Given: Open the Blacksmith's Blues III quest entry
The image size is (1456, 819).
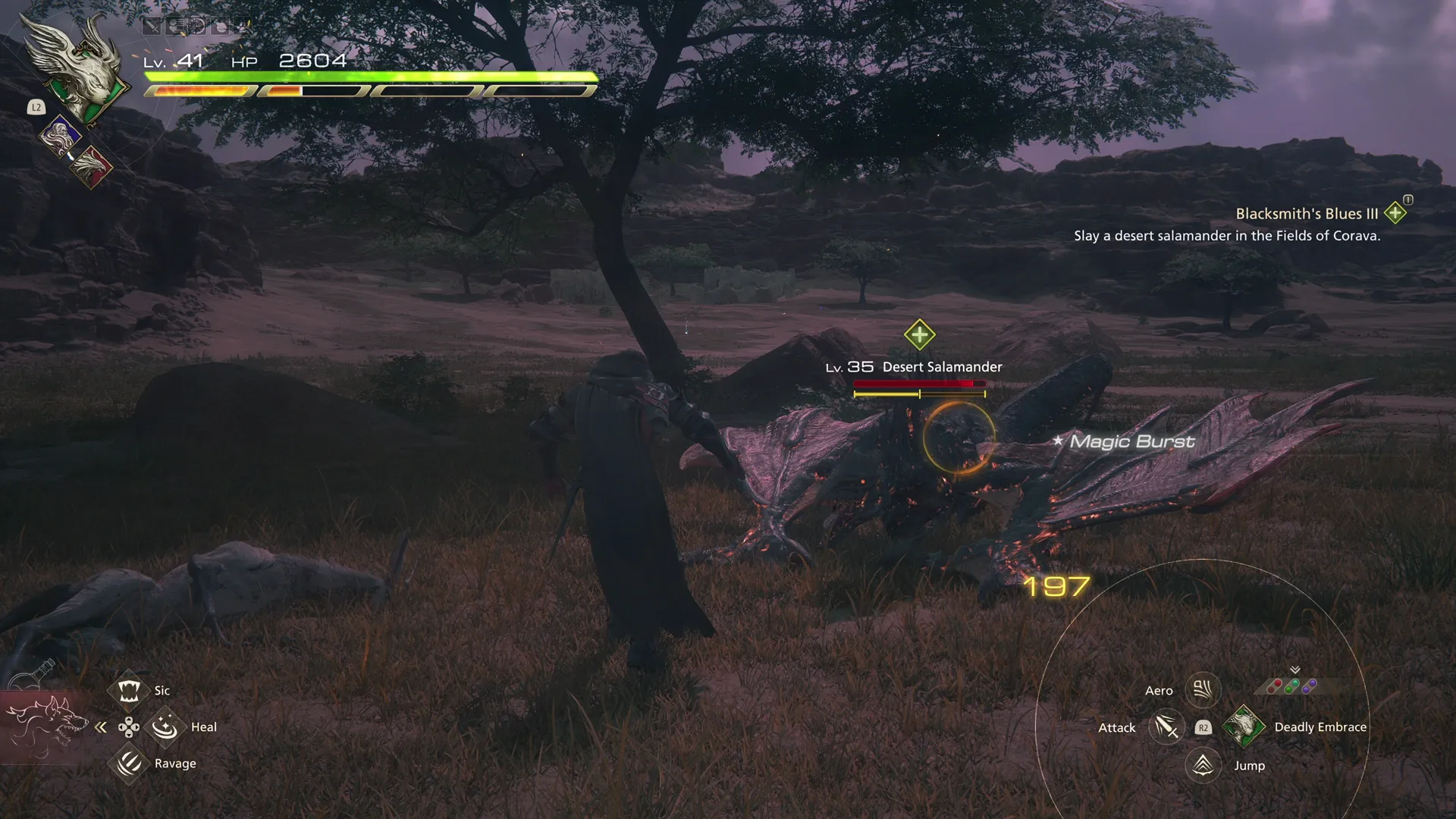Looking at the screenshot, I should (1306, 213).
